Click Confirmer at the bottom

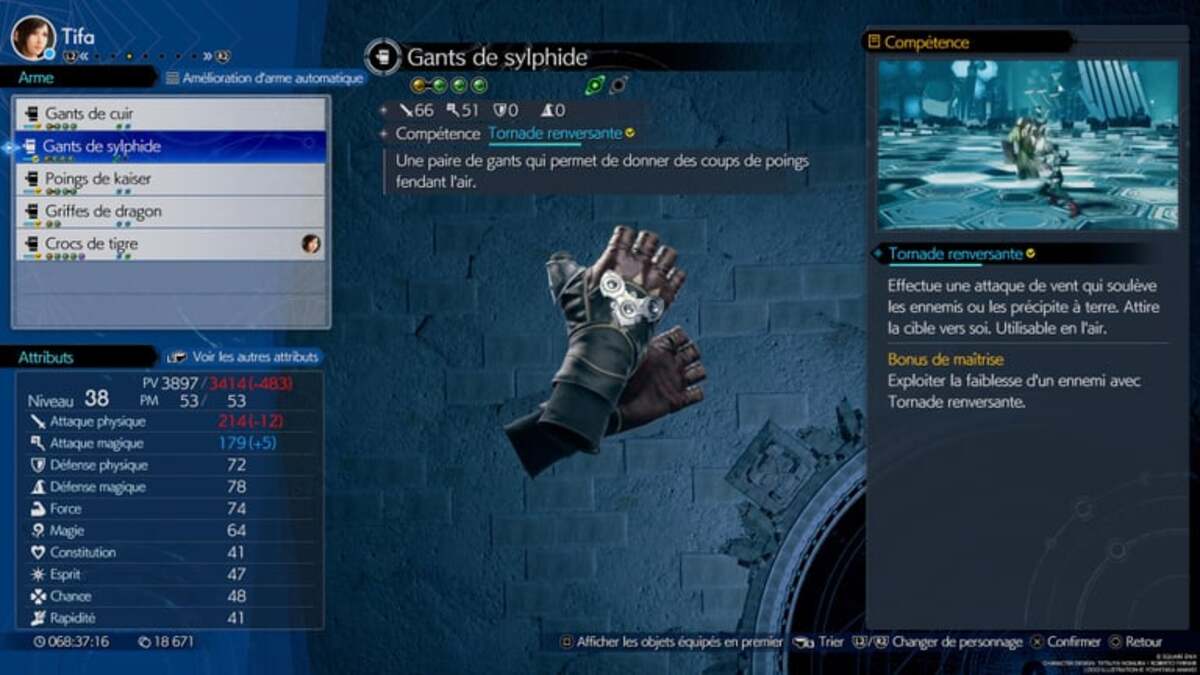pyautogui.click(x=1067, y=643)
